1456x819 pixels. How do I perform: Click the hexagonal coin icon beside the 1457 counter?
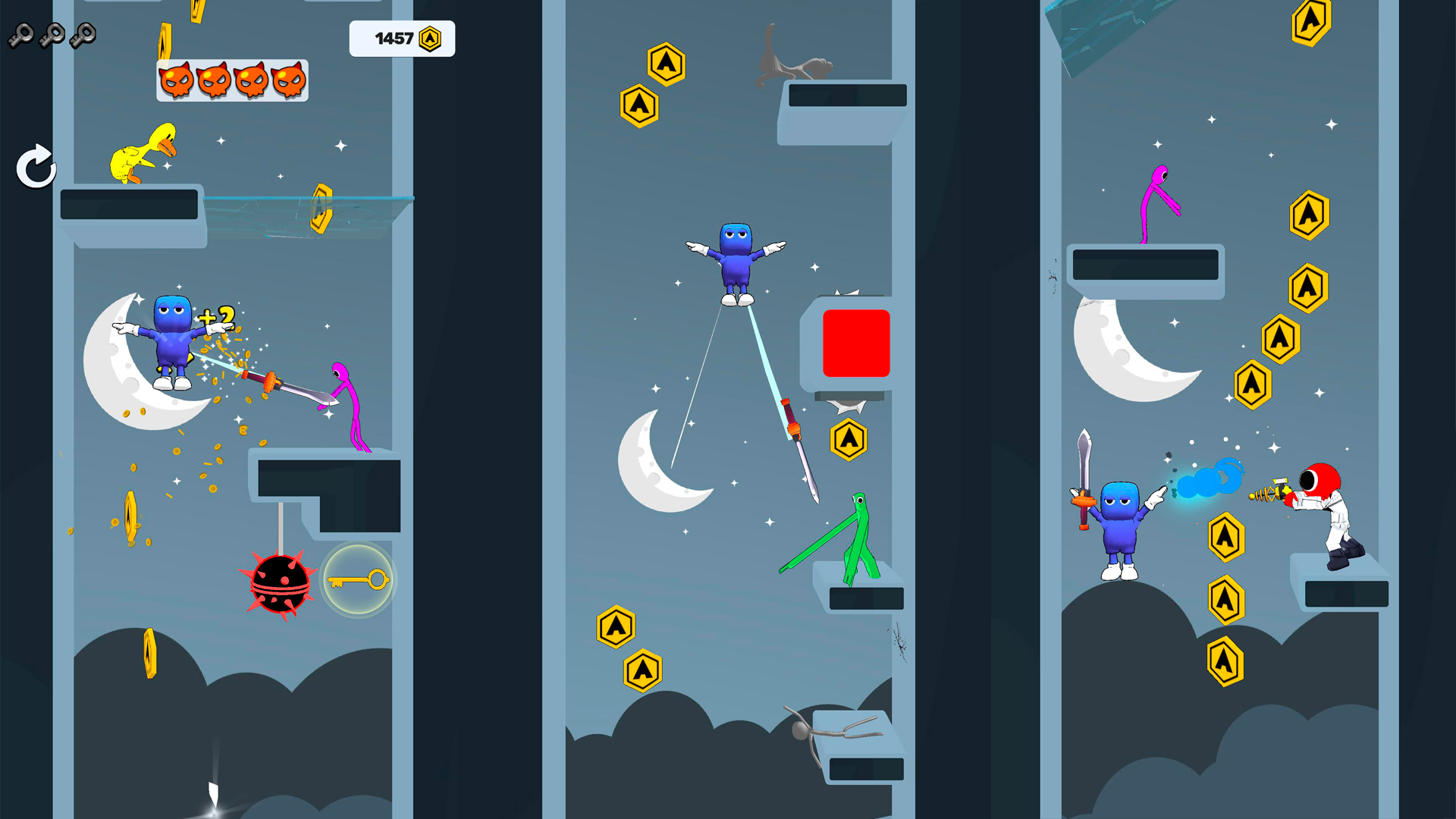point(431,38)
